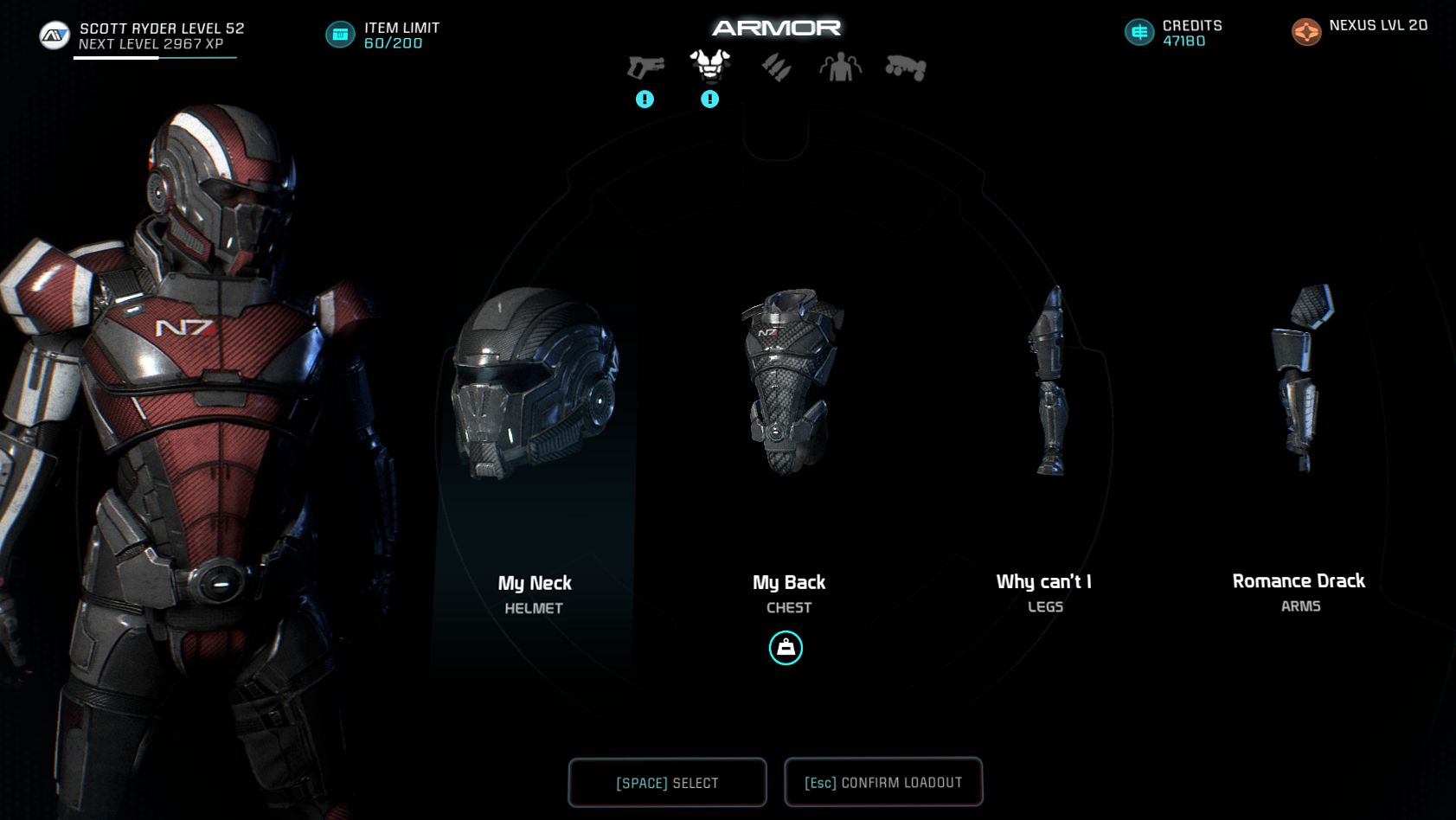Select the ammo consumables category icon
Screen dimensions: 1456x820
[776, 67]
